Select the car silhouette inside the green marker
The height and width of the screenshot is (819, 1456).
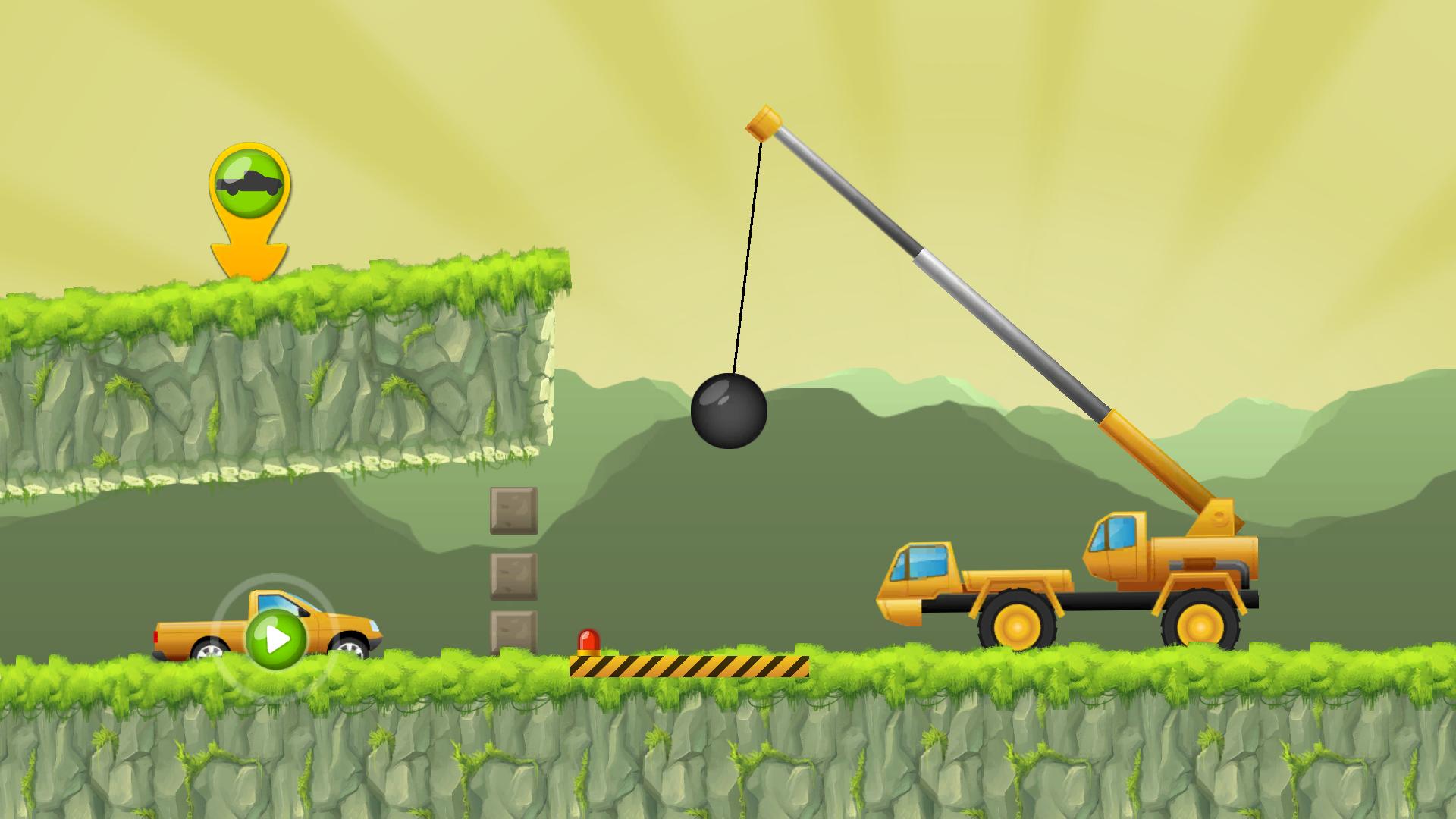(x=250, y=180)
